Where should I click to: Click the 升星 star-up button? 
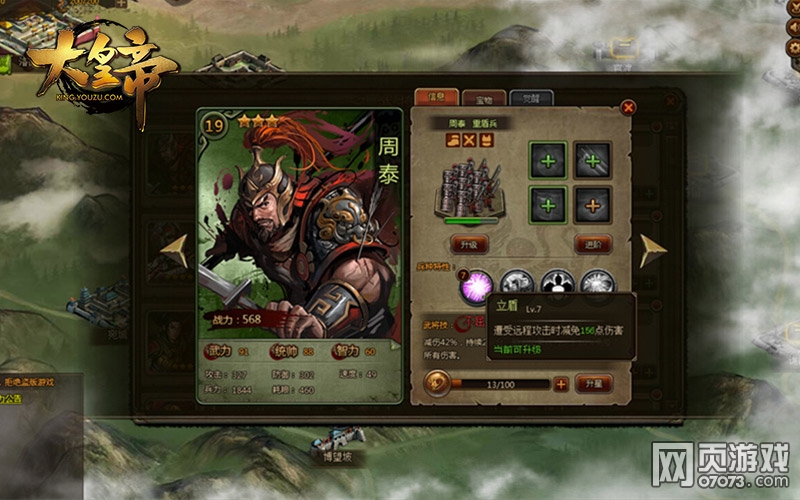593,383
